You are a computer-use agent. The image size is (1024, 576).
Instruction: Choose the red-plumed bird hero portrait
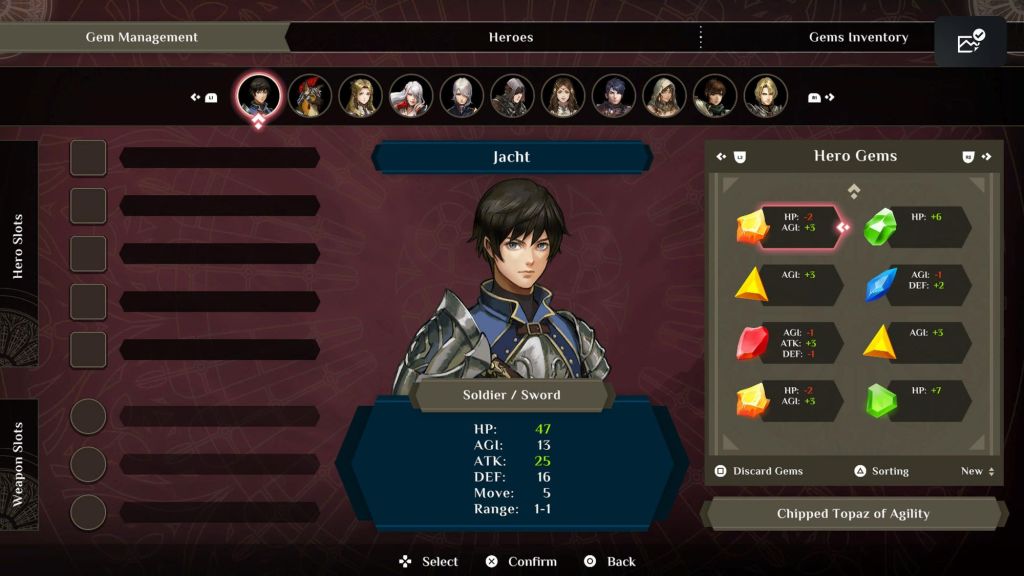(x=310, y=96)
